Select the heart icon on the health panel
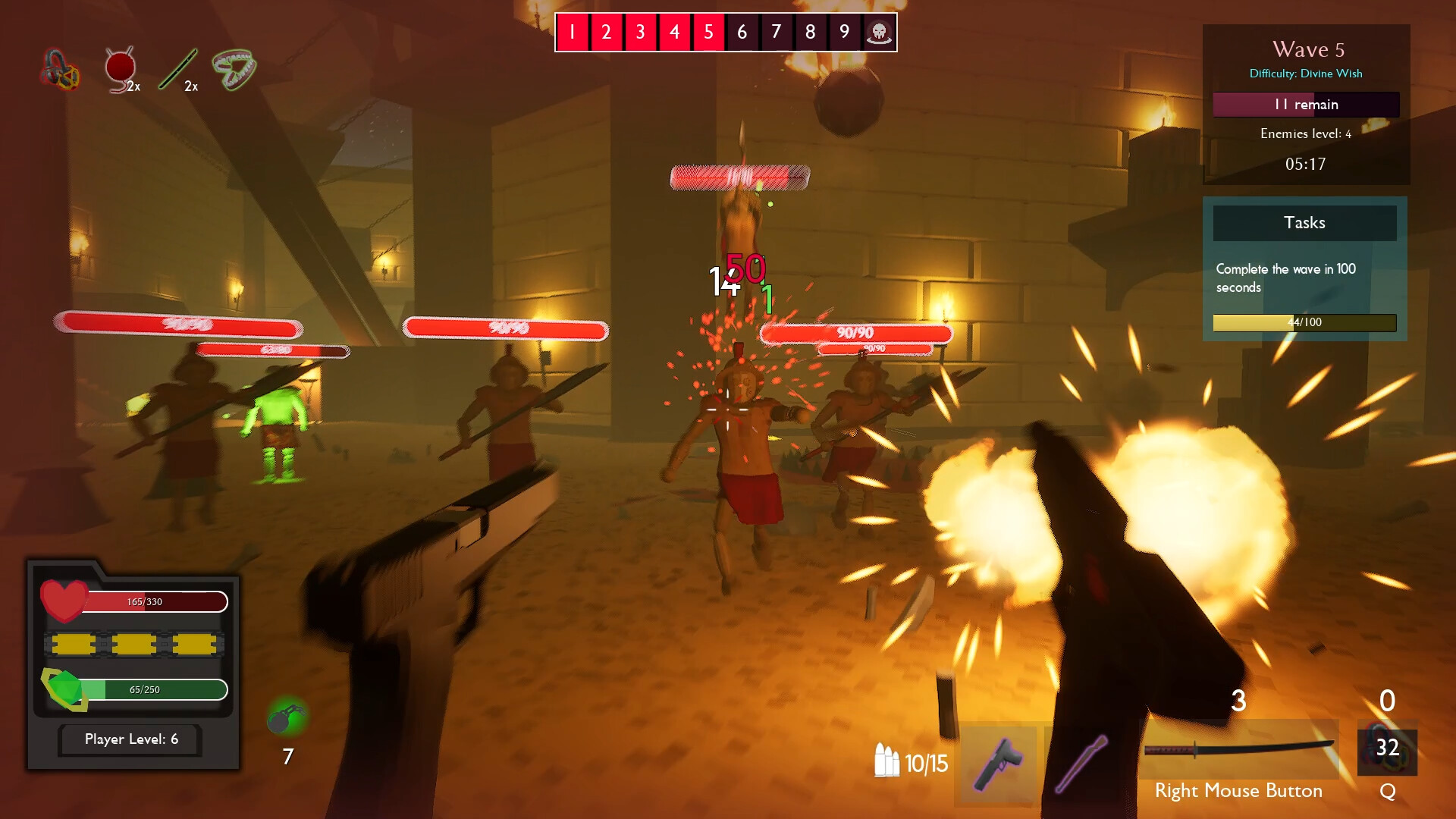 (64, 601)
